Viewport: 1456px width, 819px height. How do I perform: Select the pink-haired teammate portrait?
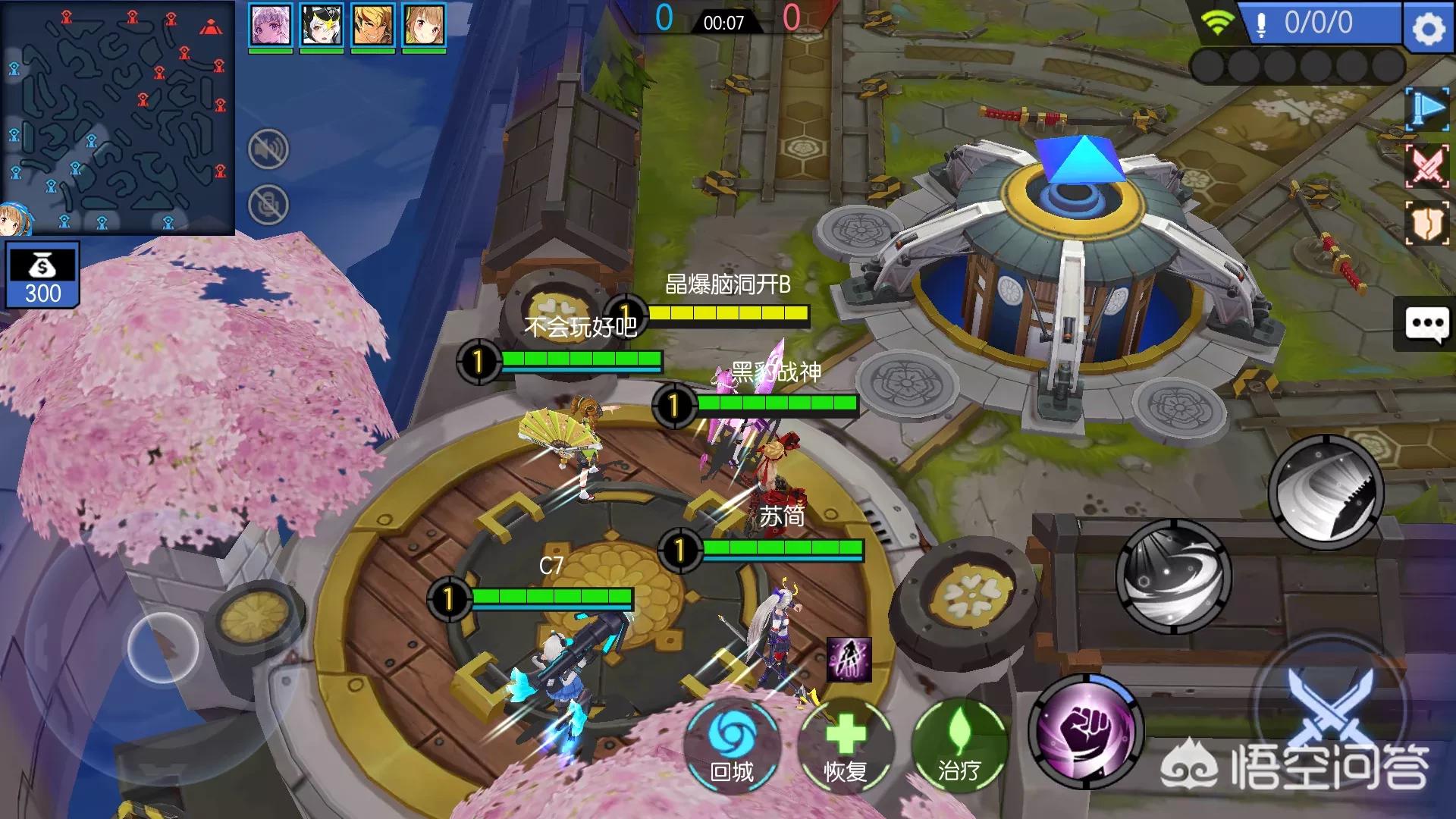tap(271, 25)
